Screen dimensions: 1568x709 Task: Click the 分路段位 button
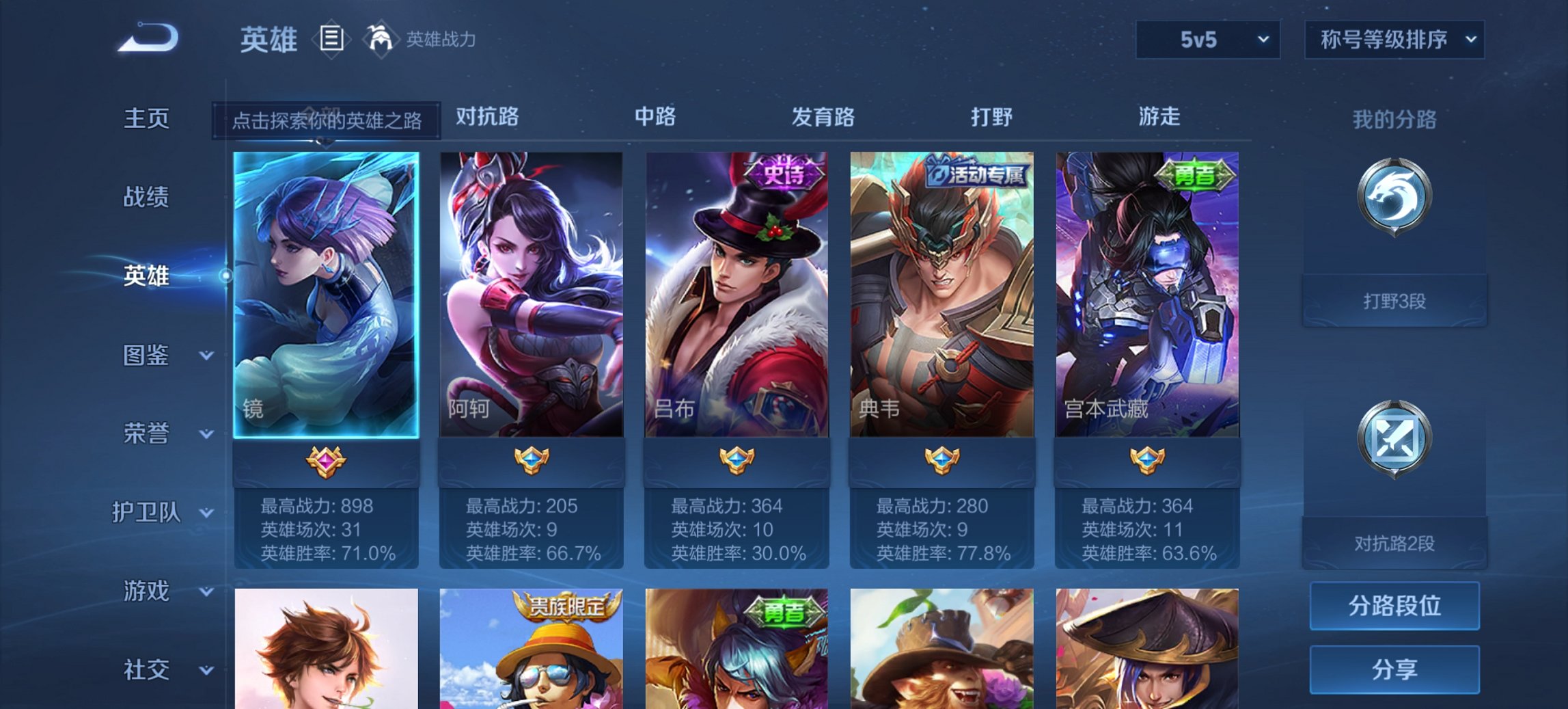pyautogui.click(x=1394, y=606)
